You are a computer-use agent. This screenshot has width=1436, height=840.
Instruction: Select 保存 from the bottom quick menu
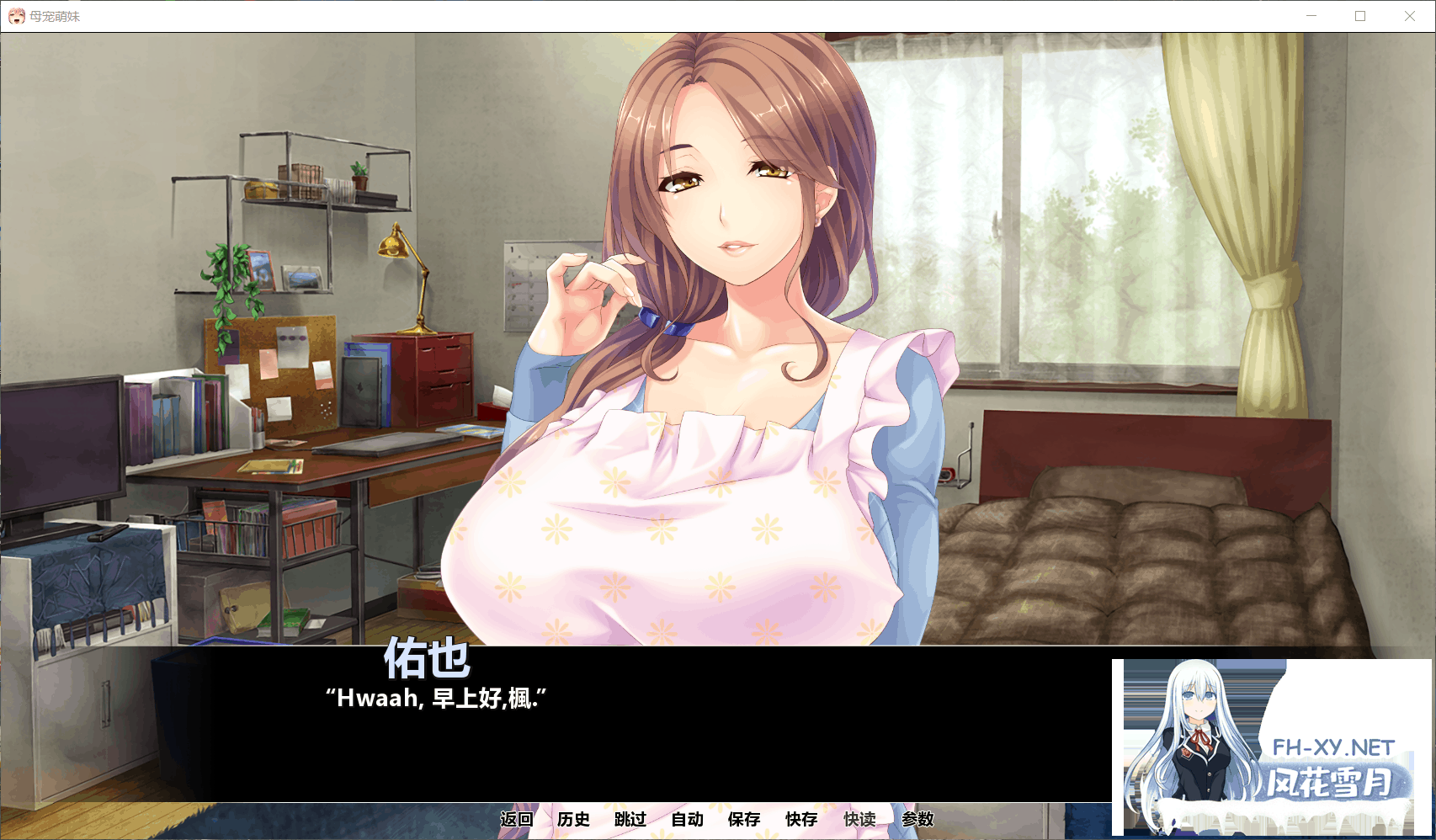742,819
